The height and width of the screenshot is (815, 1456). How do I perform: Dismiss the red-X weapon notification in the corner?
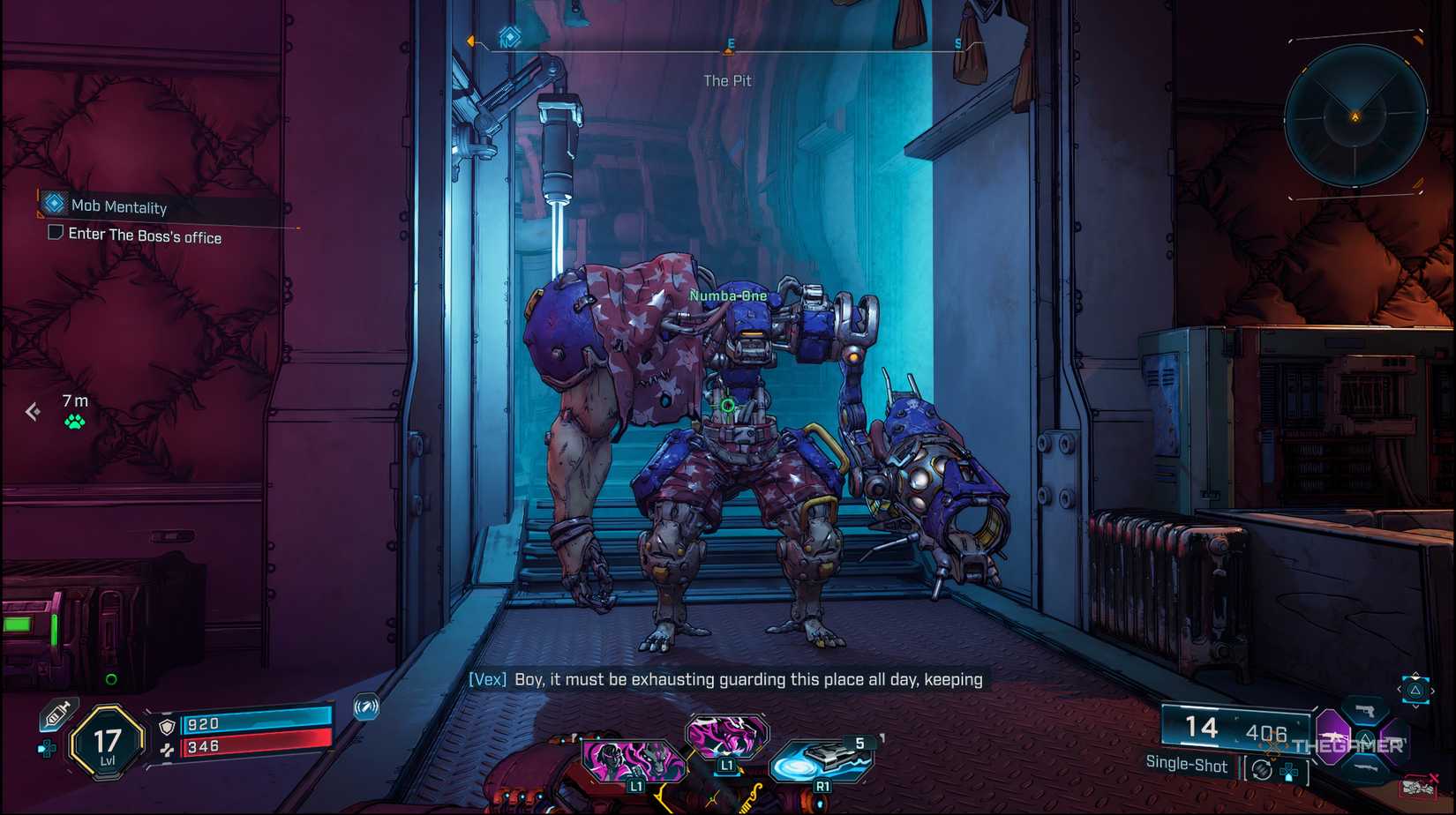(x=1419, y=786)
